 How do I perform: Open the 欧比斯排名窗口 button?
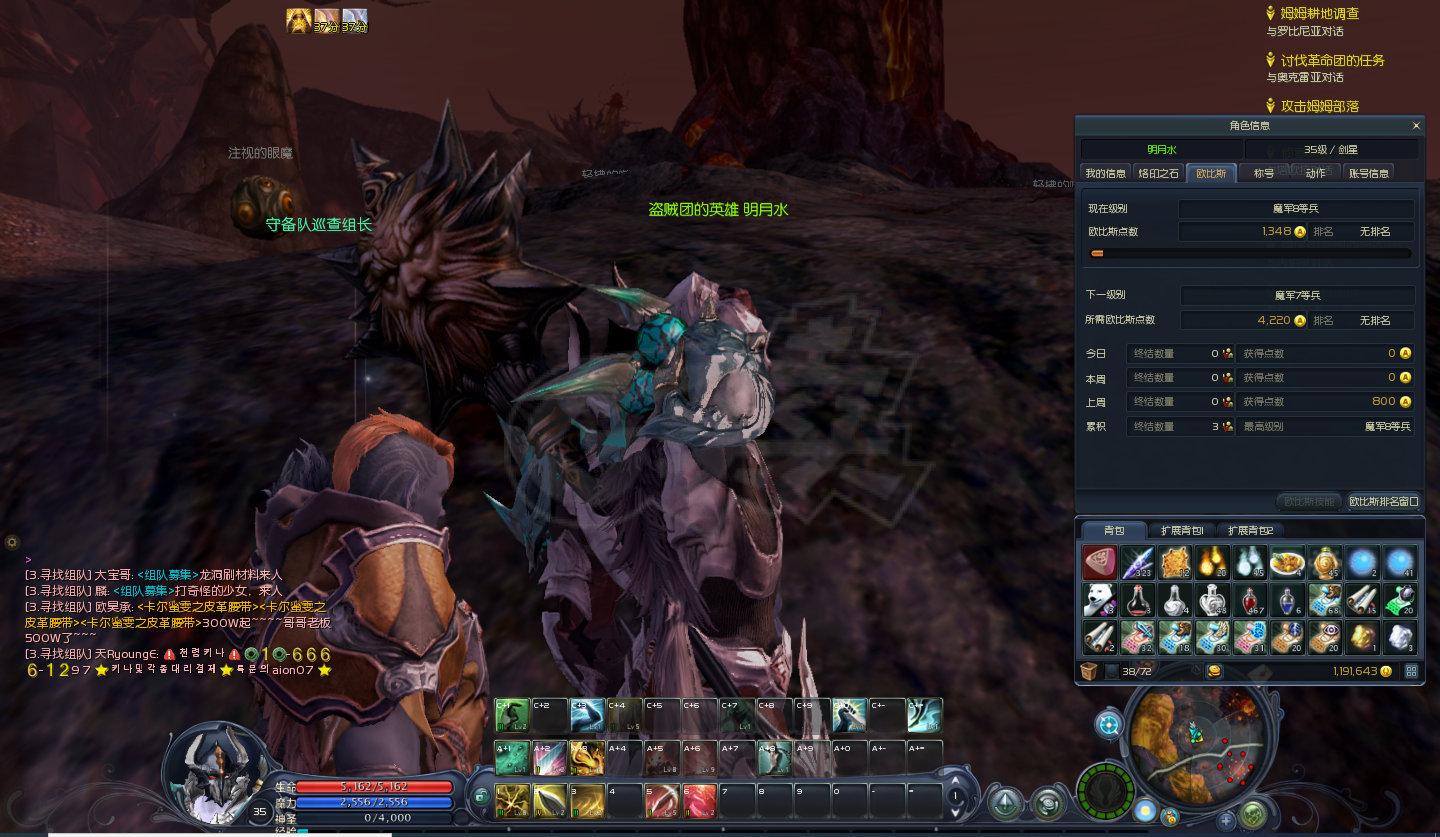pyautogui.click(x=1383, y=501)
